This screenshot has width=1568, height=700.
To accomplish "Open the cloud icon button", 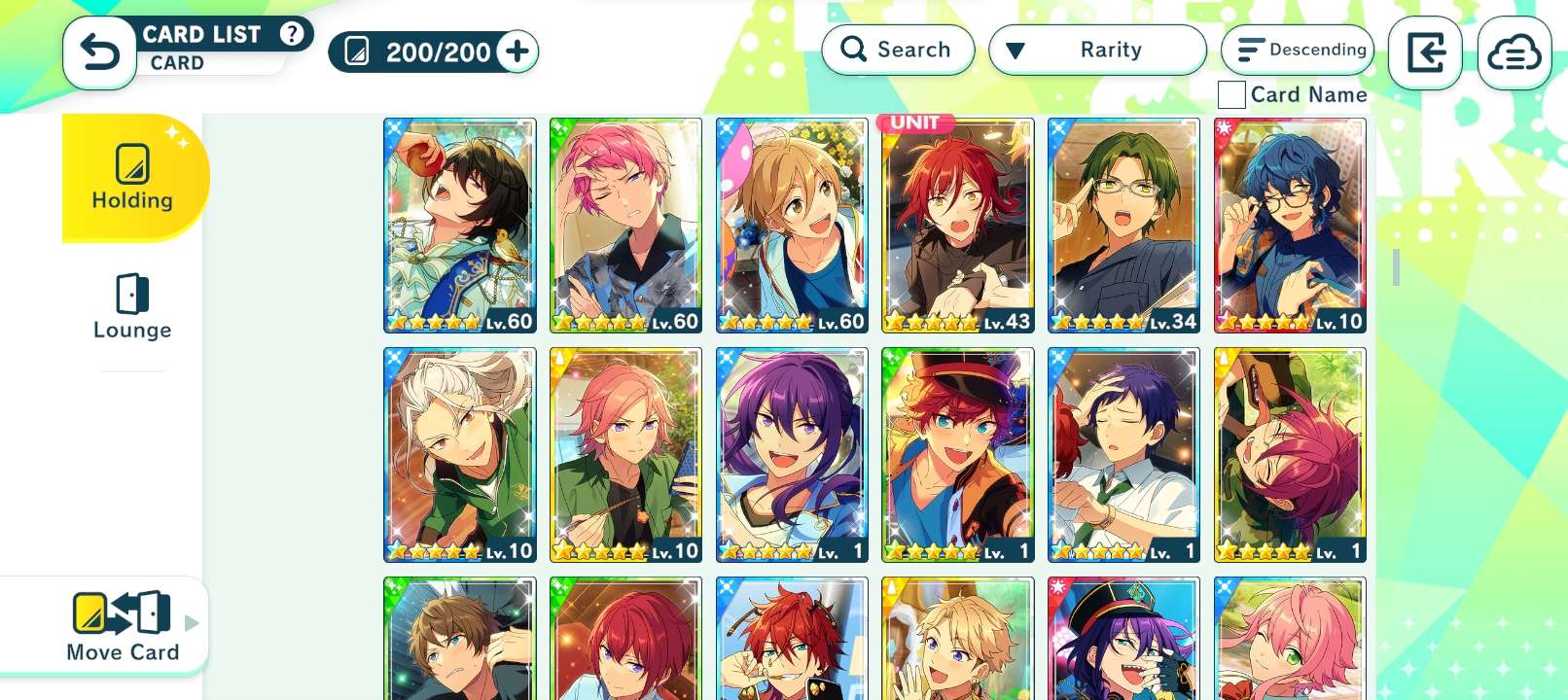I will click(x=1514, y=53).
